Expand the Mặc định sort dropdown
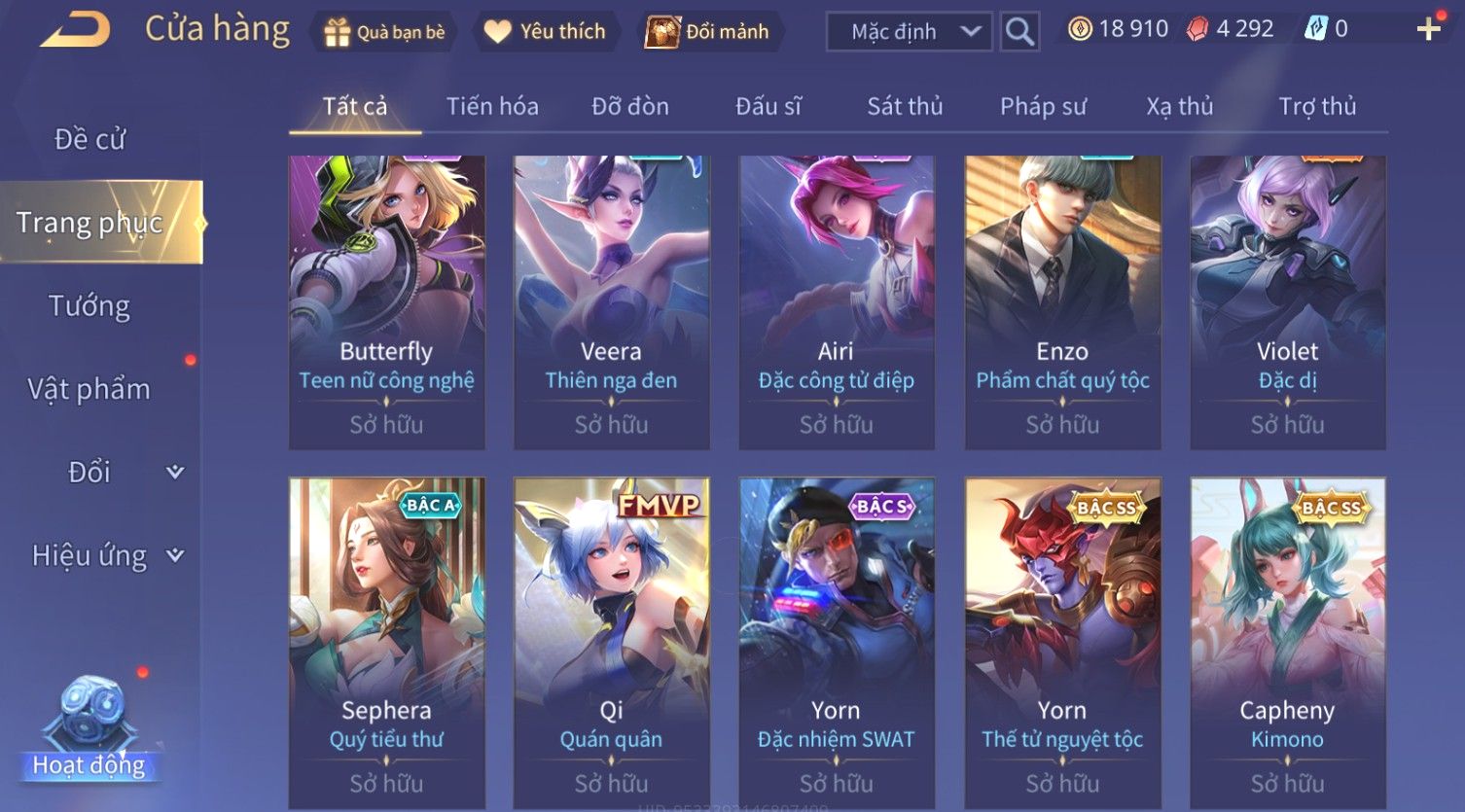Screen dimensions: 1465x812 point(909,32)
